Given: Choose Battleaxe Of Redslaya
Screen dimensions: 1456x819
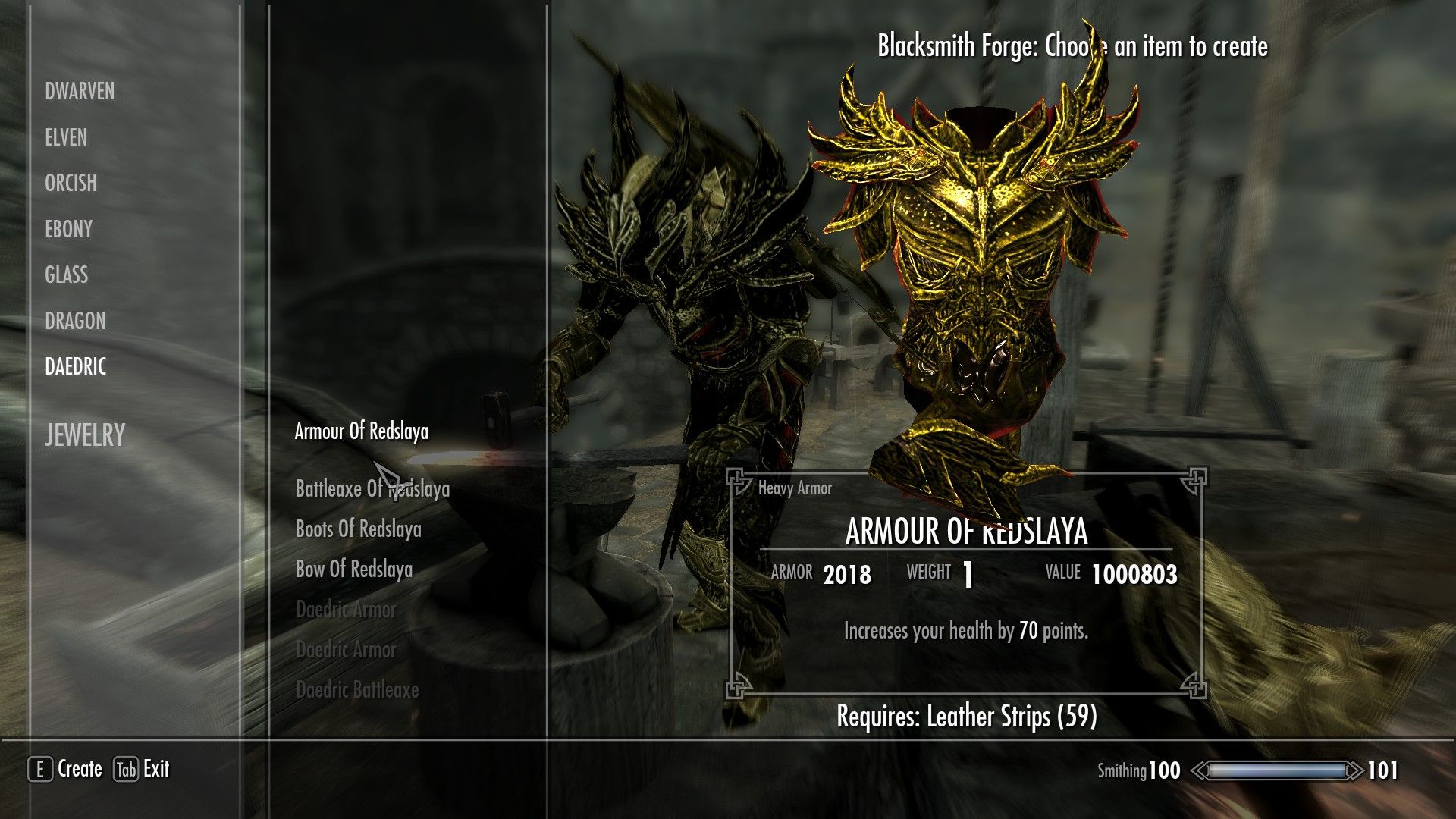Looking at the screenshot, I should coord(372,489).
